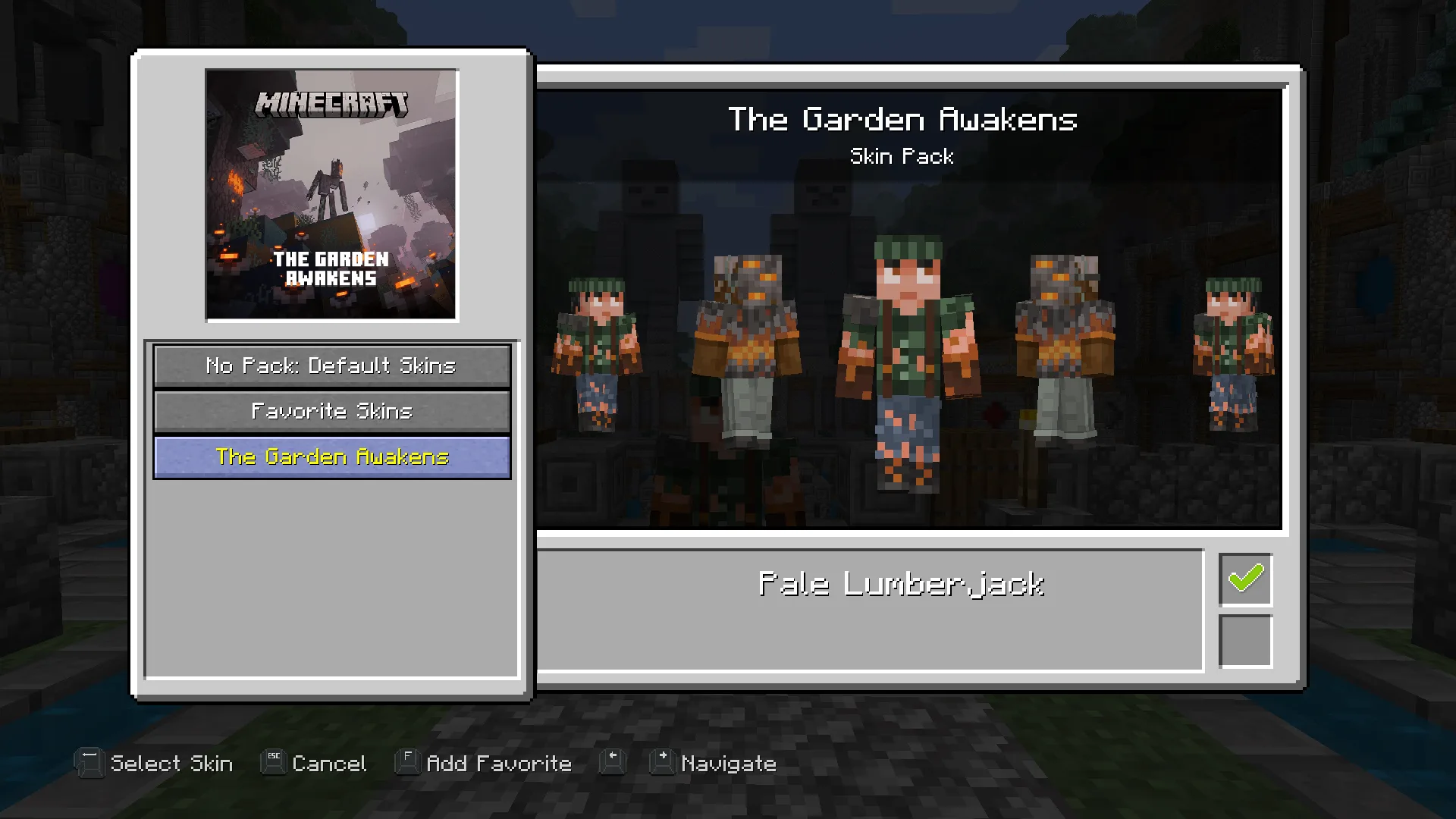Switch to the Favorite Skins list
1456x819 pixels.
coord(331,411)
